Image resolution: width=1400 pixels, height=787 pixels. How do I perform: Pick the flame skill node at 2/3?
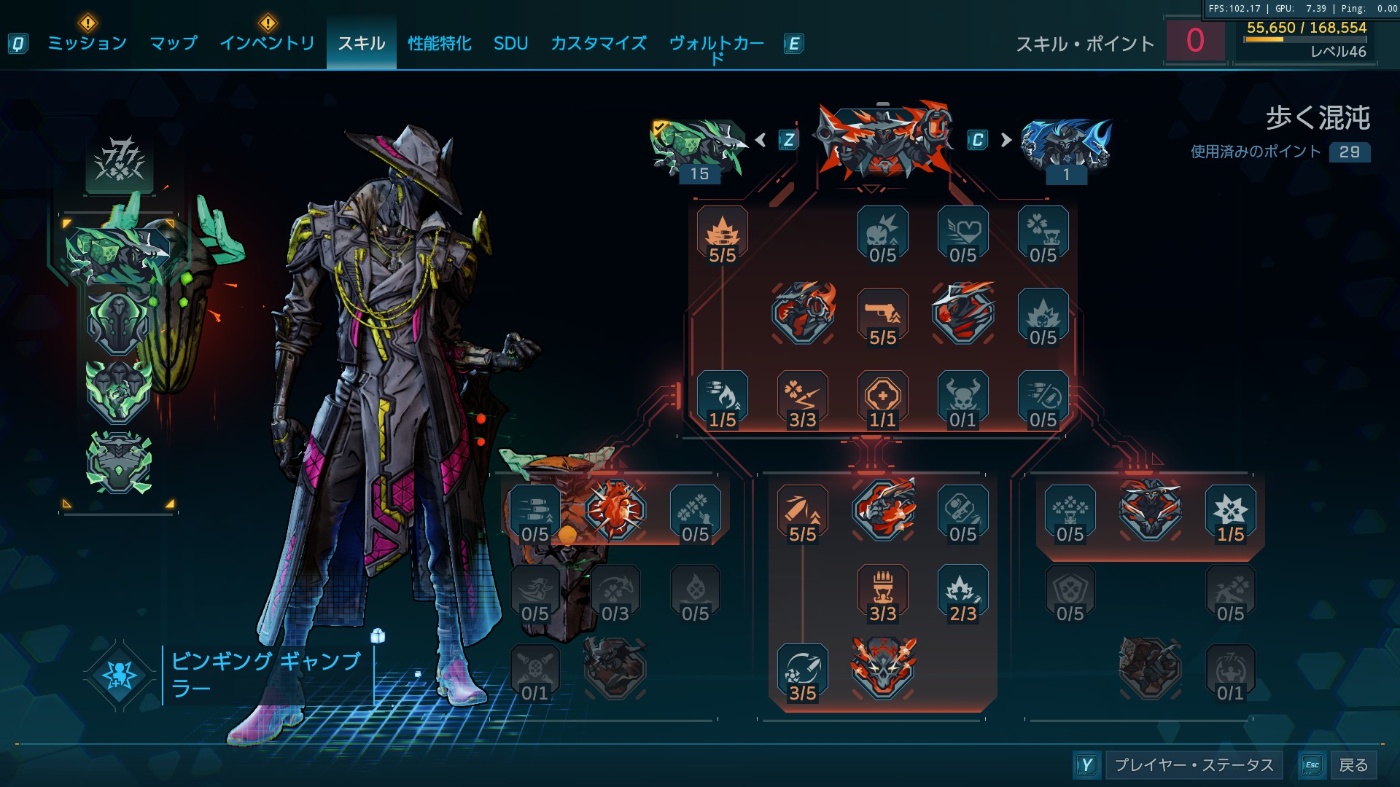pos(962,591)
